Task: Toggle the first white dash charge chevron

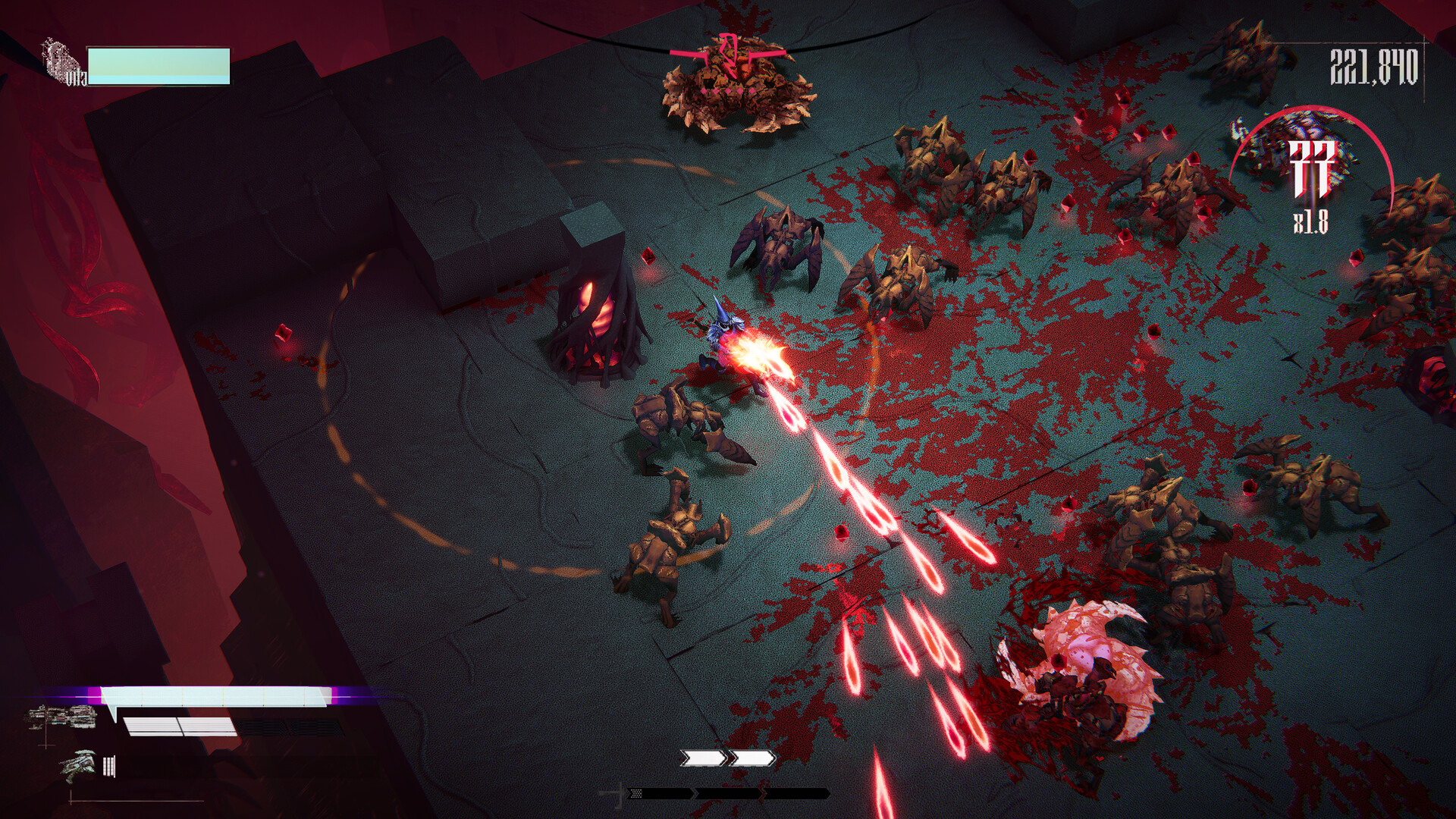Action: click(x=703, y=757)
